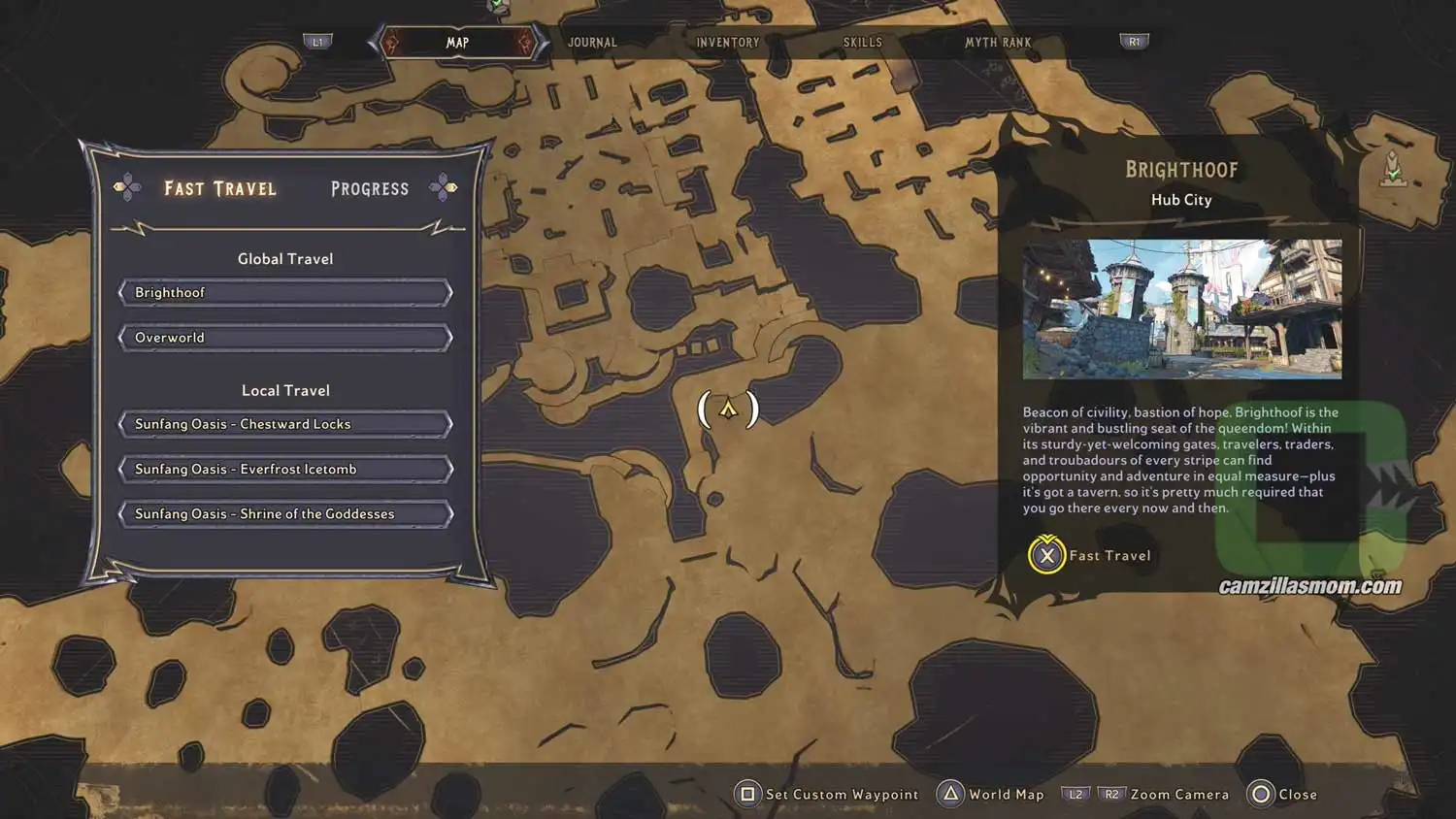Select Overworld travel destination

pyautogui.click(x=284, y=337)
